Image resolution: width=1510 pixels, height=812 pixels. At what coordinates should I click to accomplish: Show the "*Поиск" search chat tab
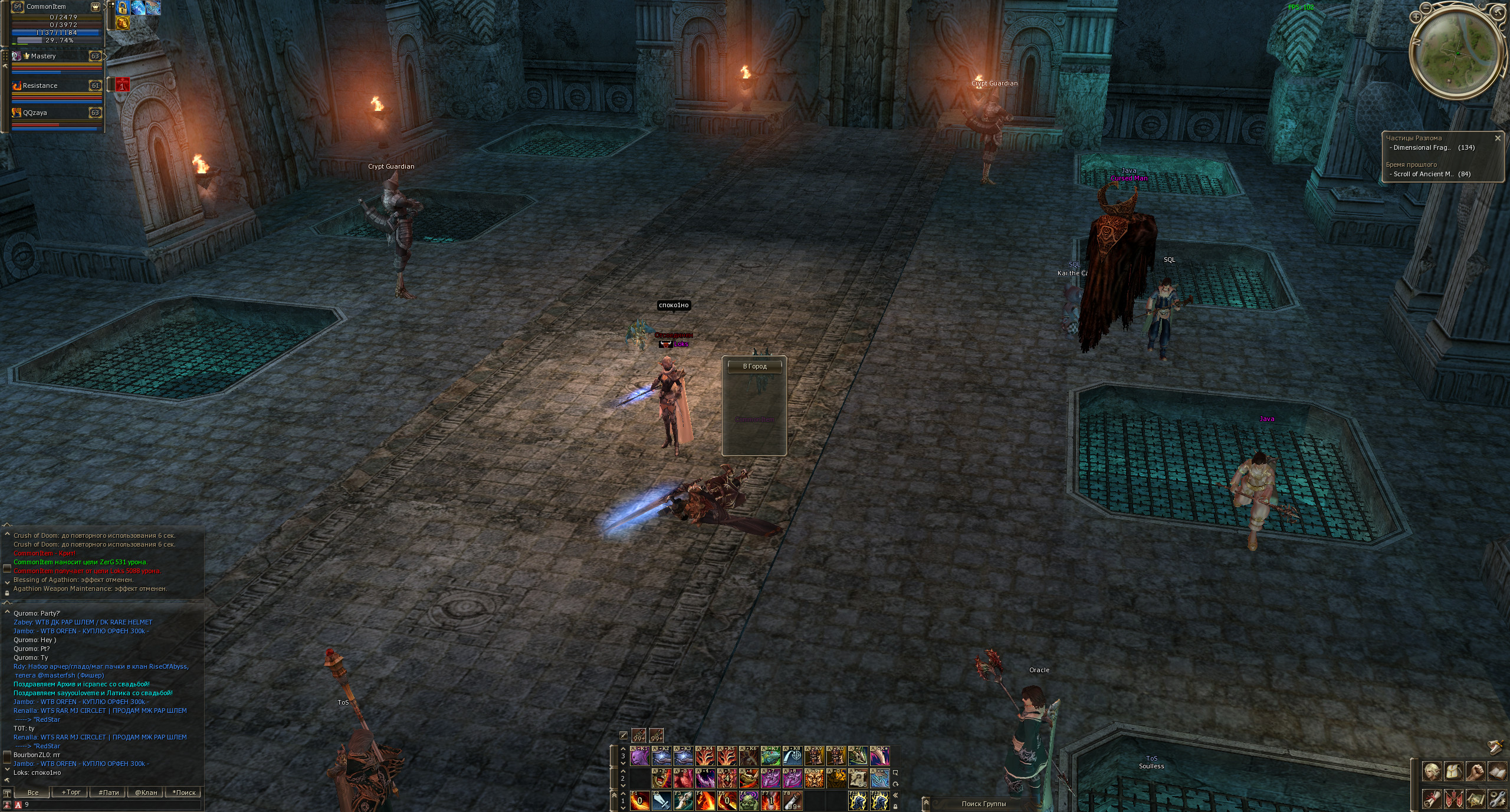184,792
